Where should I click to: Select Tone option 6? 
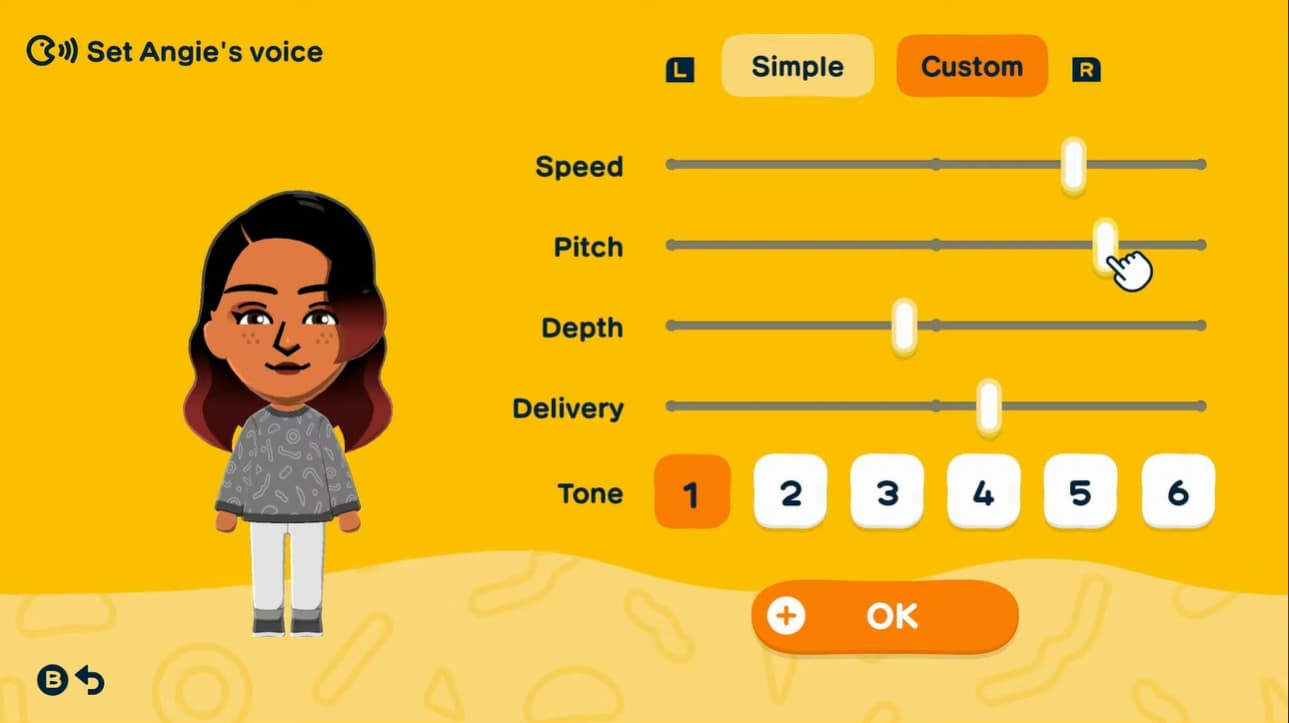coord(1177,492)
